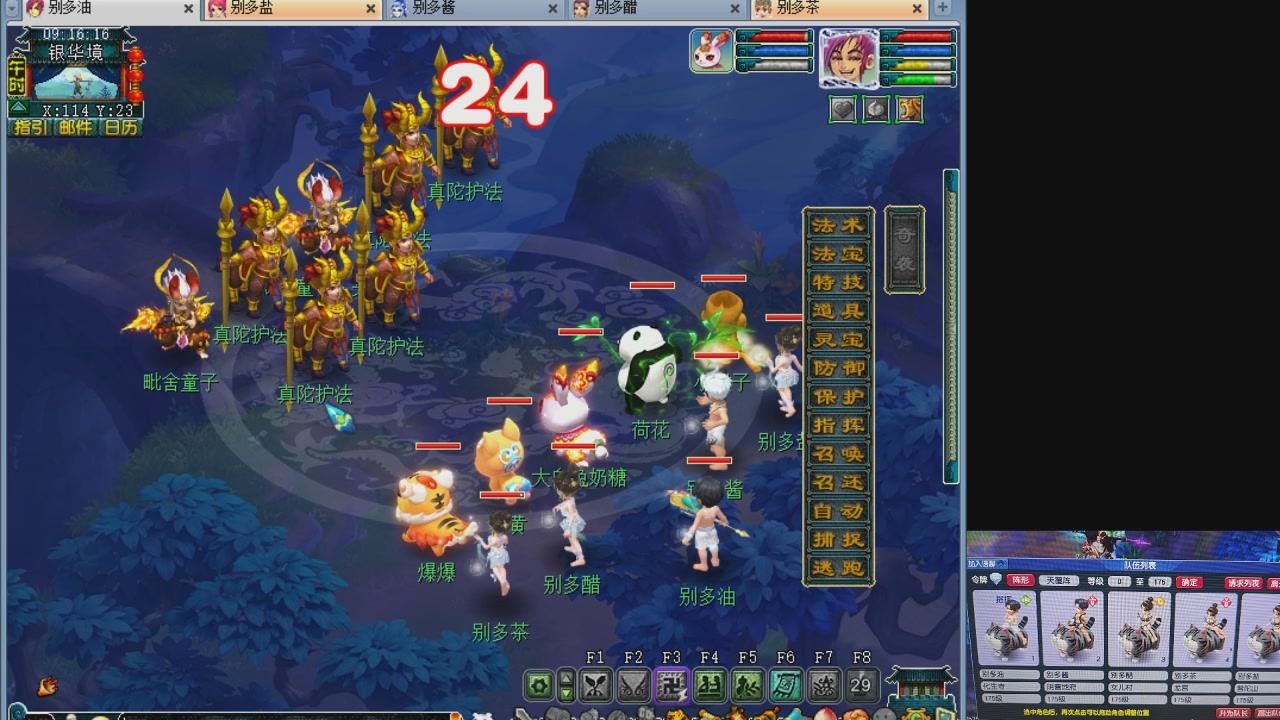The image size is (1280, 720).
Task: Click the 奇袭 banner beside the battle menu
Action: 903,248
